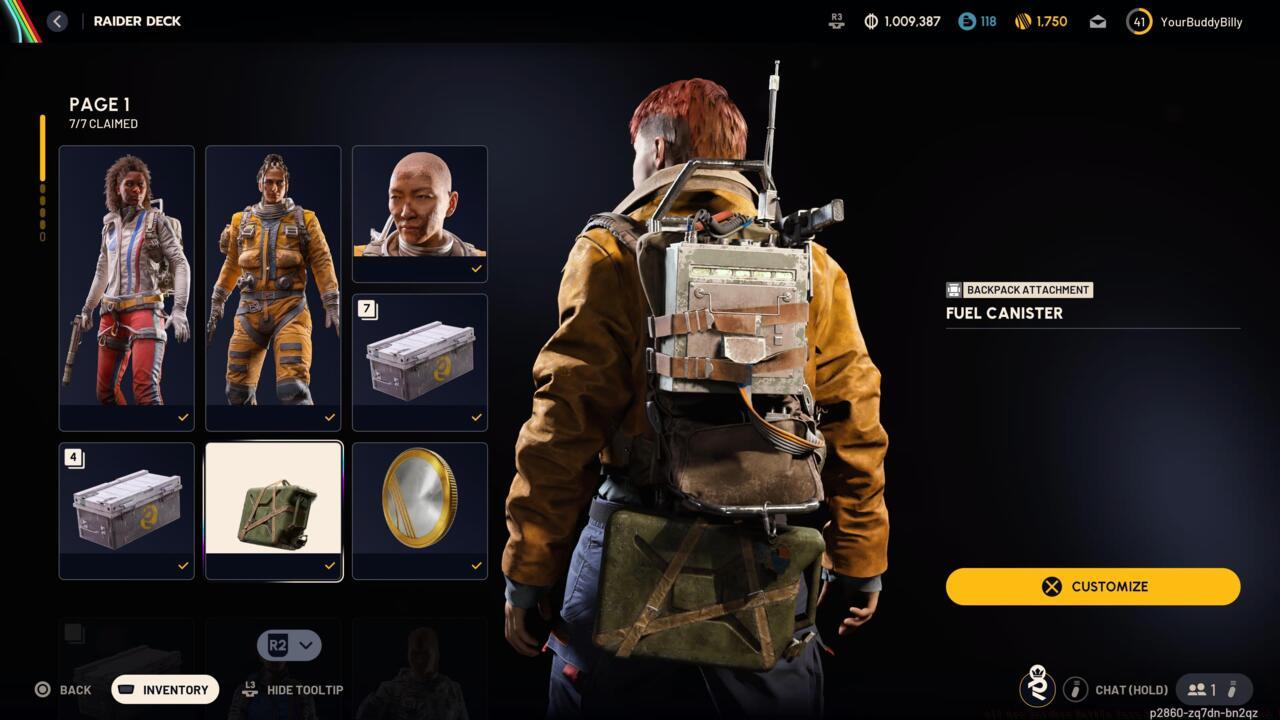Image resolution: width=1280 pixels, height=720 pixels.
Task: Open YourBuddyBilly profile level 41 badge
Action: pyautogui.click(x=1138, y=20)
